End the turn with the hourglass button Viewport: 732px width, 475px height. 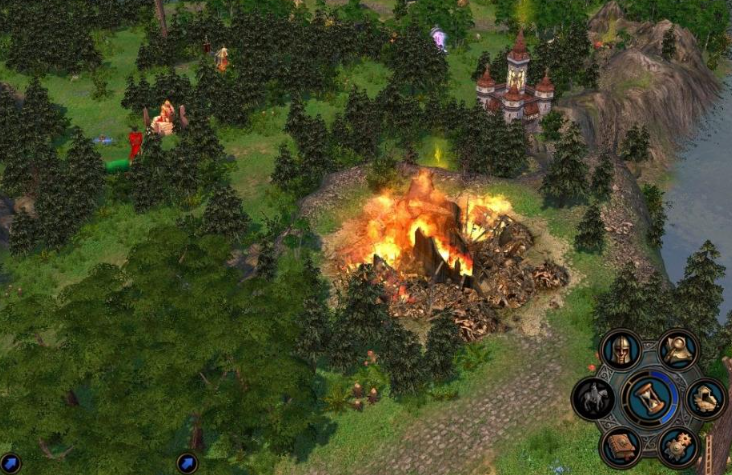click(649, 397)
